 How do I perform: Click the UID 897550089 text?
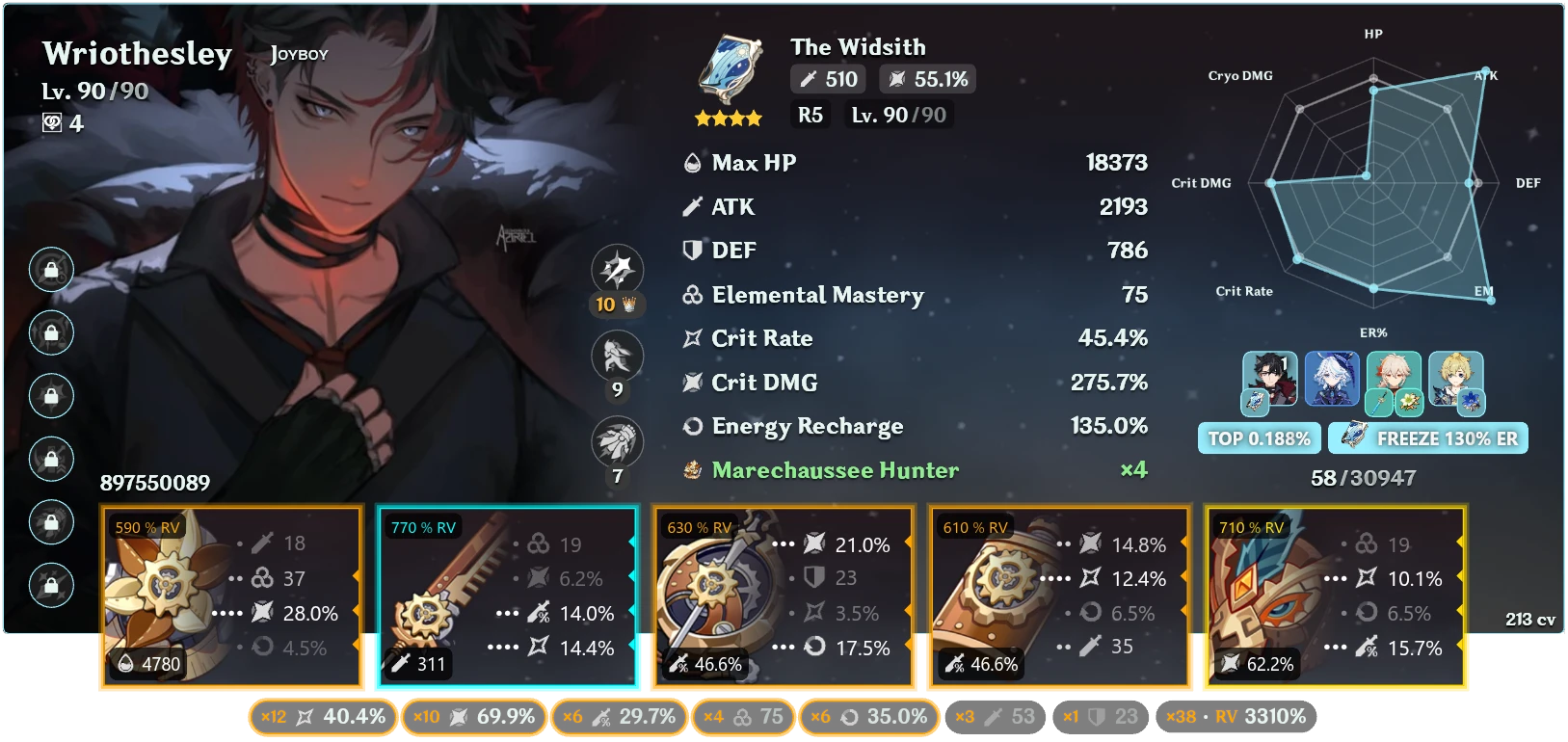coord(156,483)
